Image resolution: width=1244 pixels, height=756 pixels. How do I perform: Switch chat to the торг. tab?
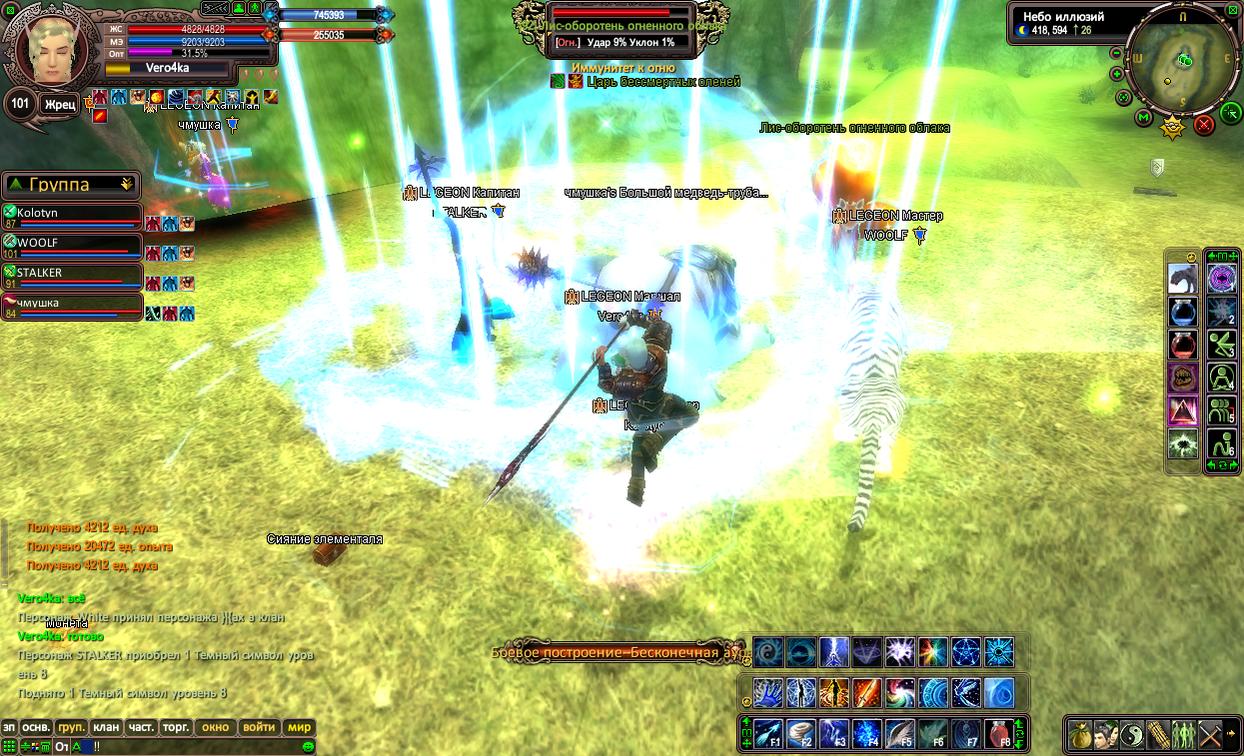click(176, 728)
